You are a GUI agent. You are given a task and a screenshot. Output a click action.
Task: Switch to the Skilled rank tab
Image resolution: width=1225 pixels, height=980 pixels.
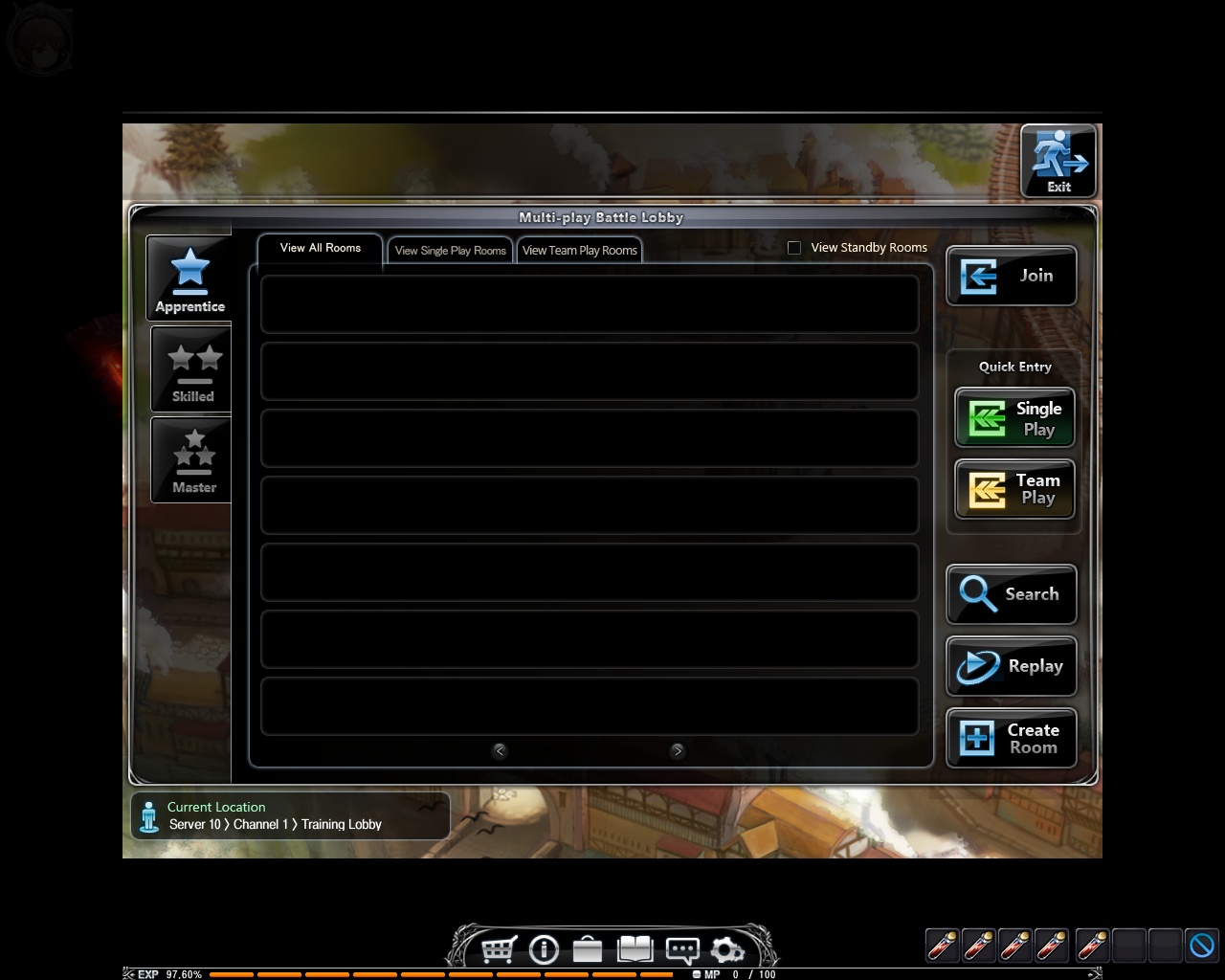(x=192, y=370)
